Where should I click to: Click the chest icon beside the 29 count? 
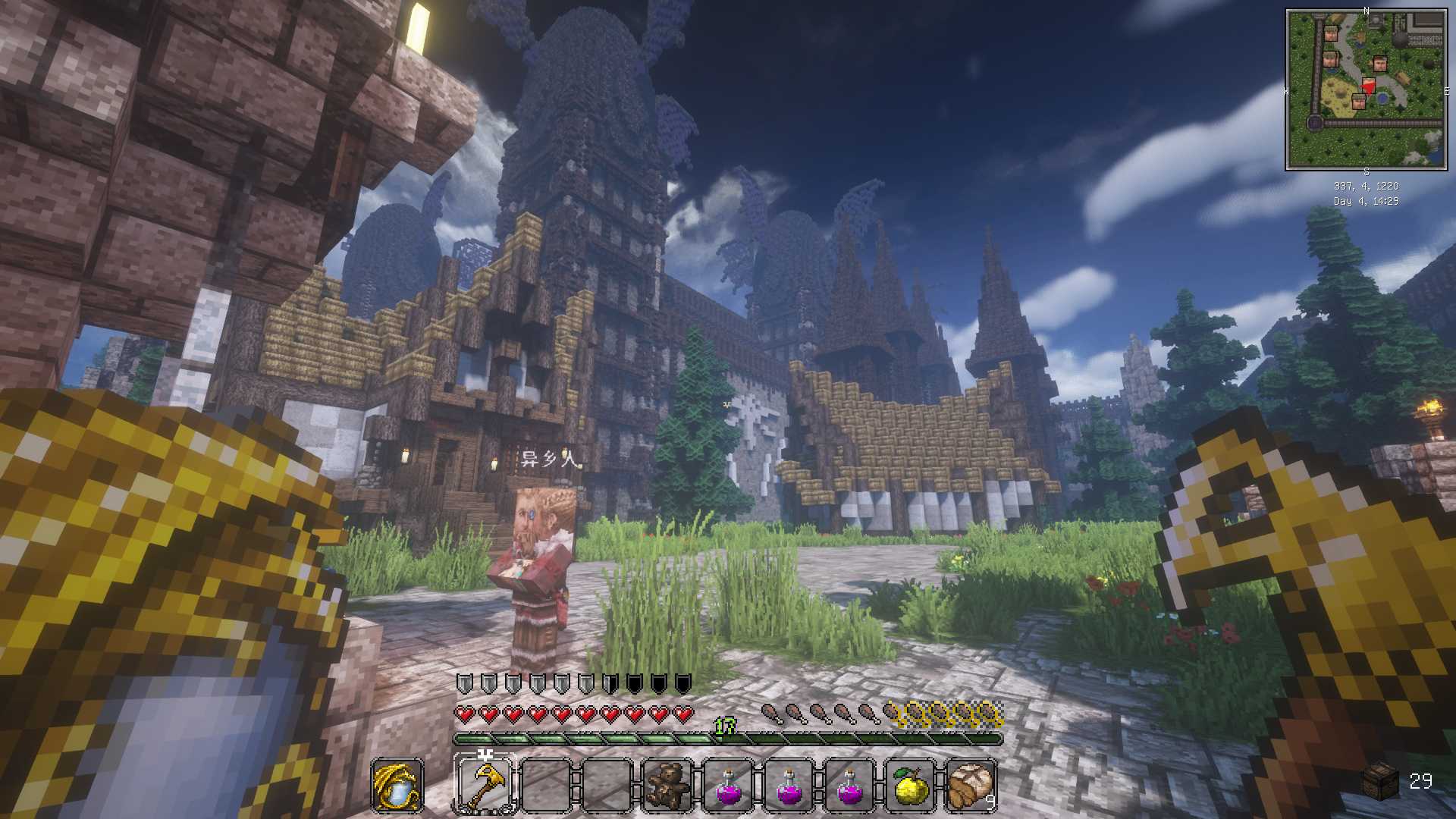(1380, 781)
